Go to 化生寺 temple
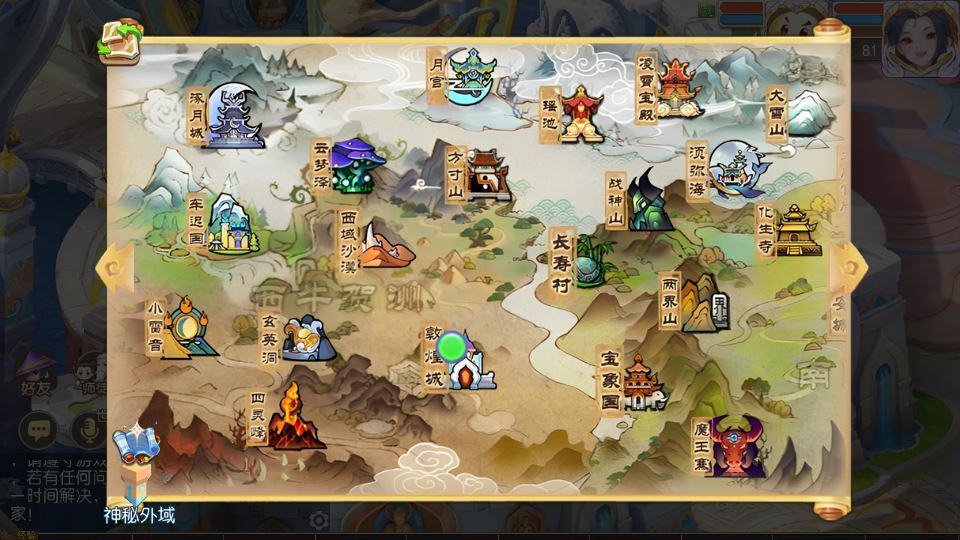Screen dimensions: 960x540 coord(795,230)
